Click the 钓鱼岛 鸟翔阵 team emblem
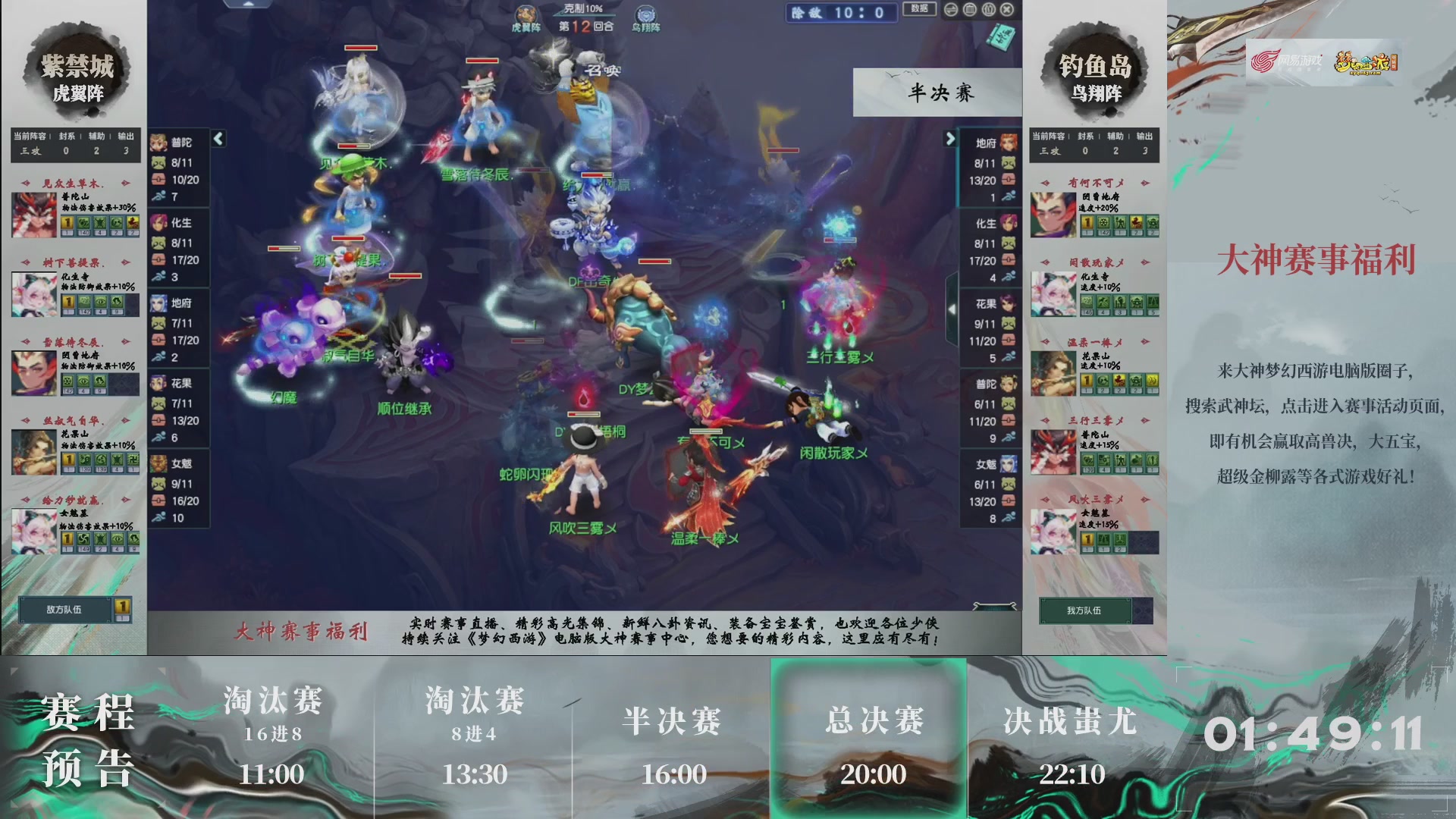 pyautogui.click(x=1094, y=72)
